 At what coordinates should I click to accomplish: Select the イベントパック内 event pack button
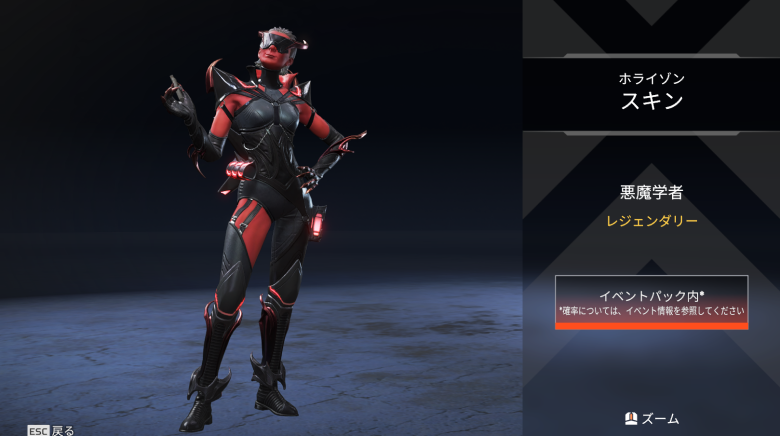coord(652,302)
